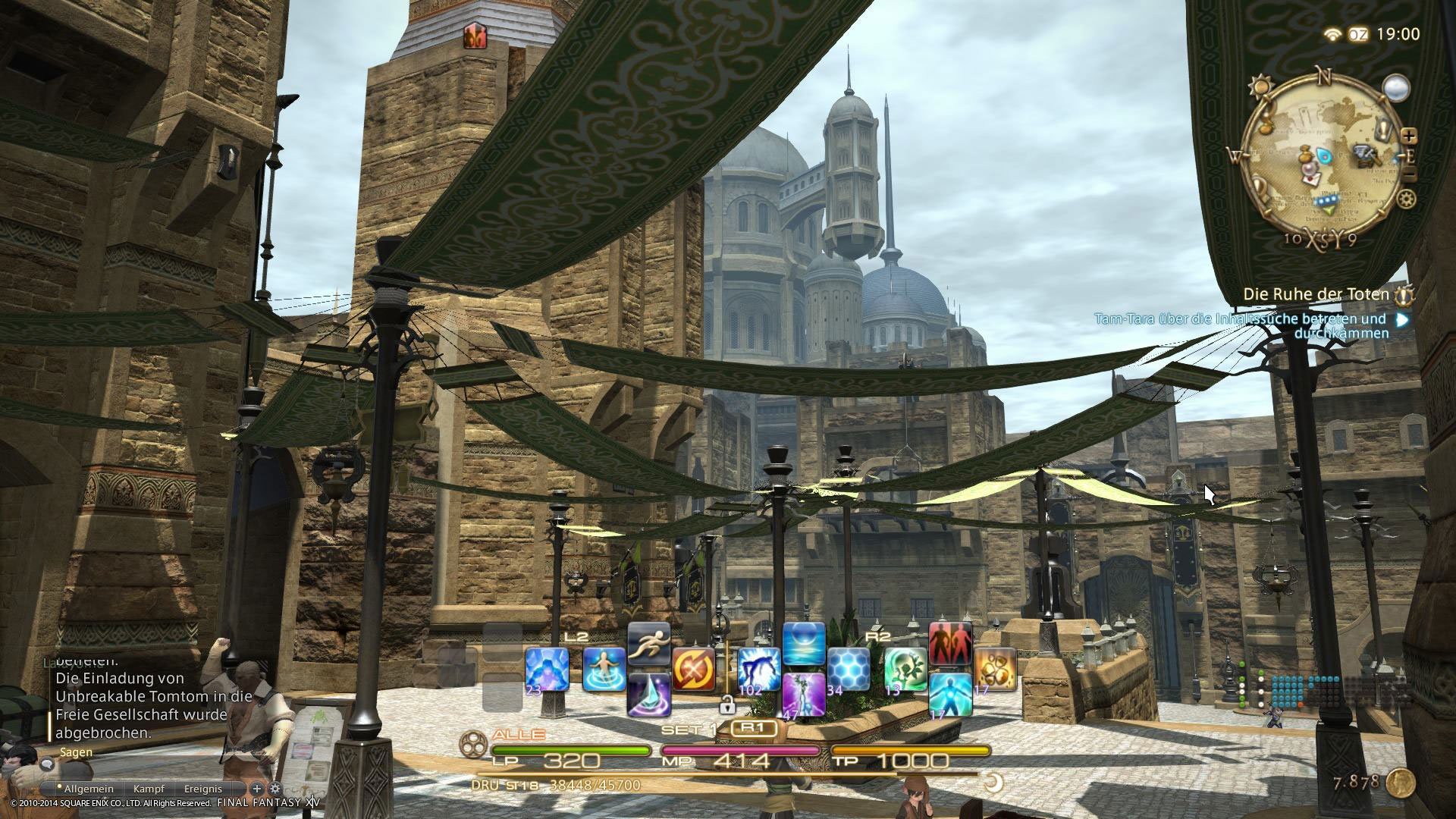Viewport: 1456px width, 819px height.
Task: Click the sun time icon on the minimap edge
Action: (1260, 85)
